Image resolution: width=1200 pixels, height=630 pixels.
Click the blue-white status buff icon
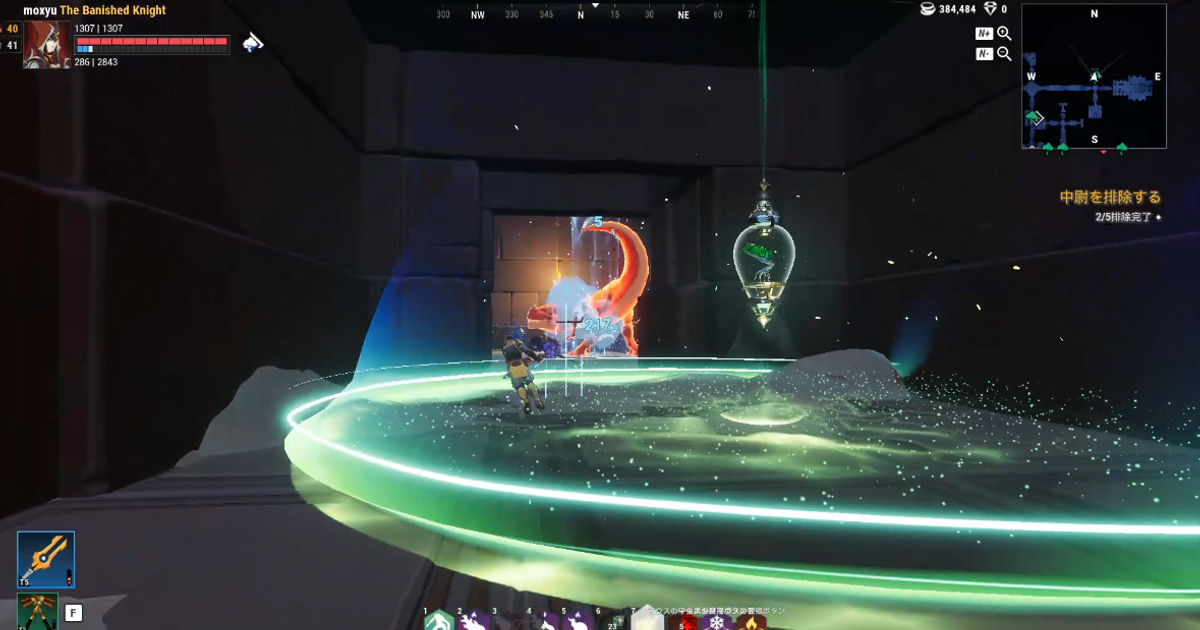click(254, 42)
